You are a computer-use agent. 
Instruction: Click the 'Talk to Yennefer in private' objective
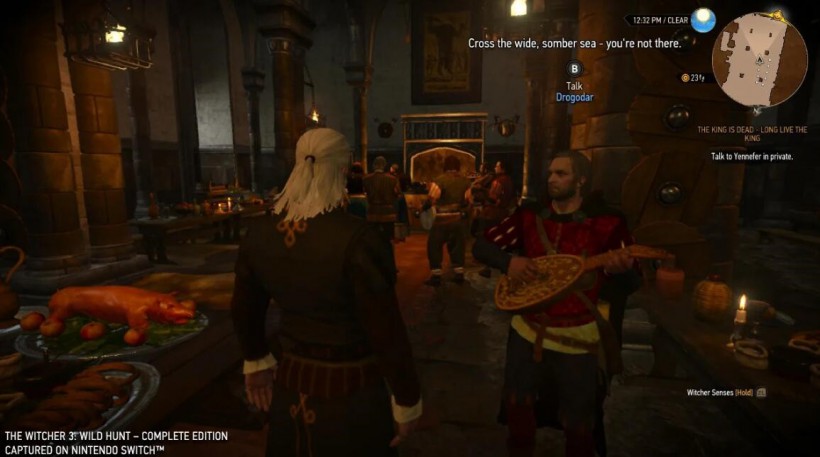(751, 157)
